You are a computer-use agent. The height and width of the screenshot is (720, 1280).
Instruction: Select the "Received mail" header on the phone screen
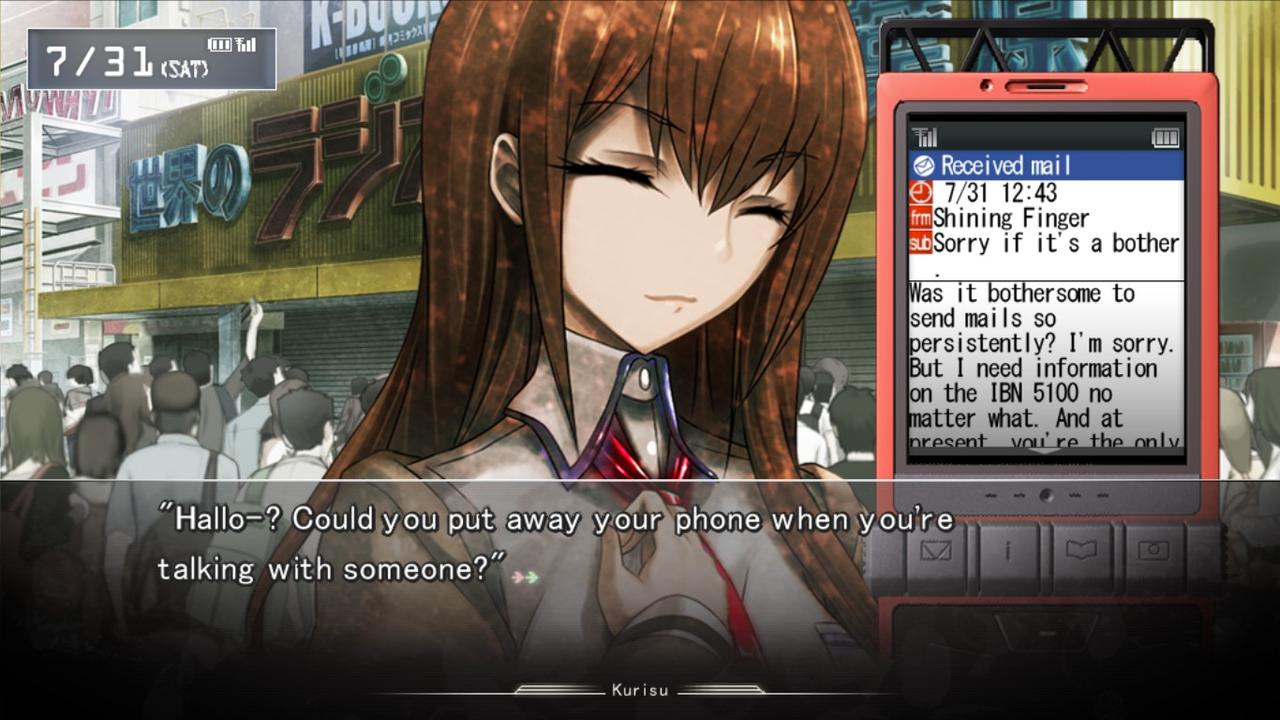[1045, 166]
